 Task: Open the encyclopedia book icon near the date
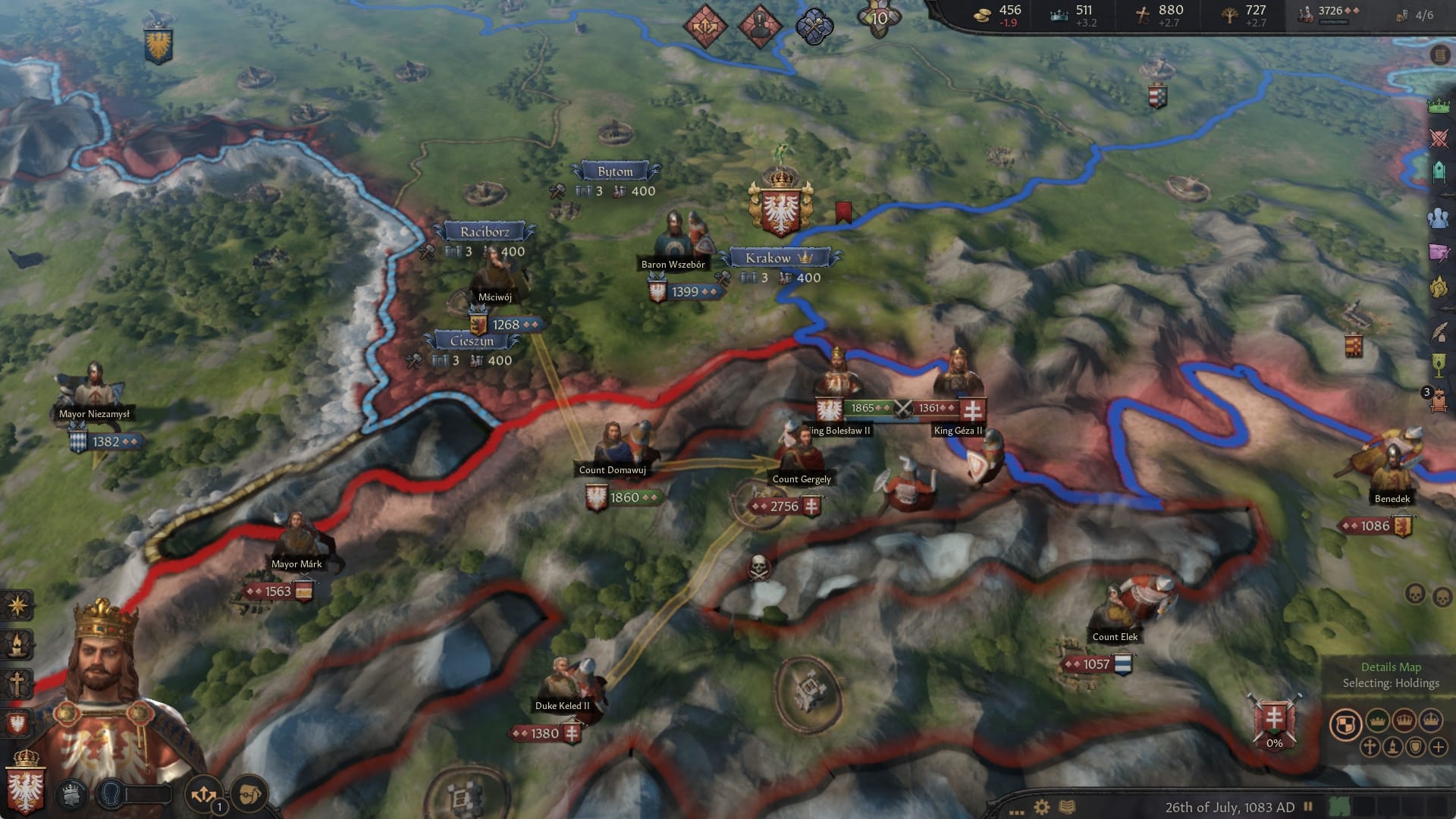tap(1068, 806)
